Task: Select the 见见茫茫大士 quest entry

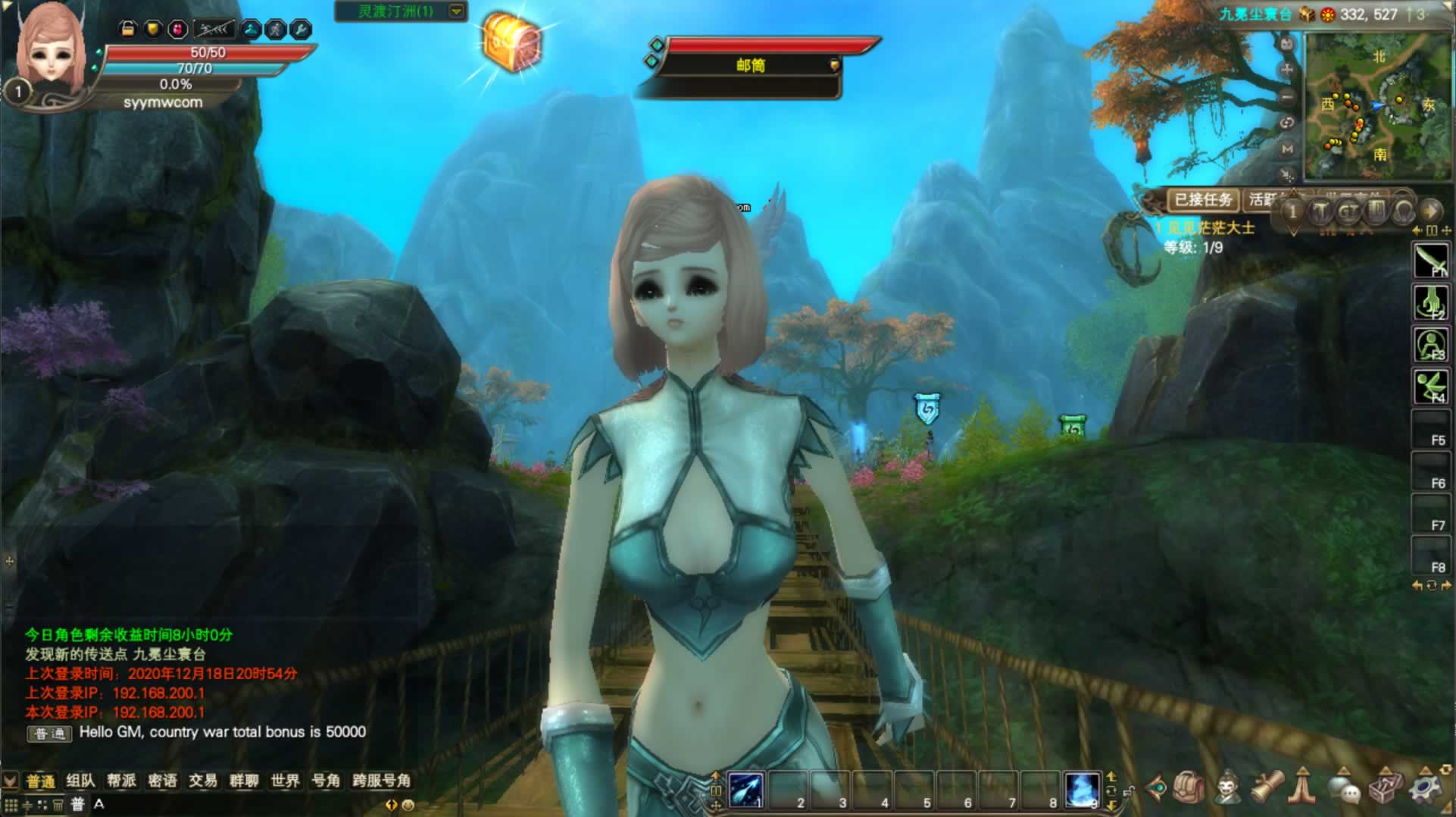Action: click(1211, 227)
